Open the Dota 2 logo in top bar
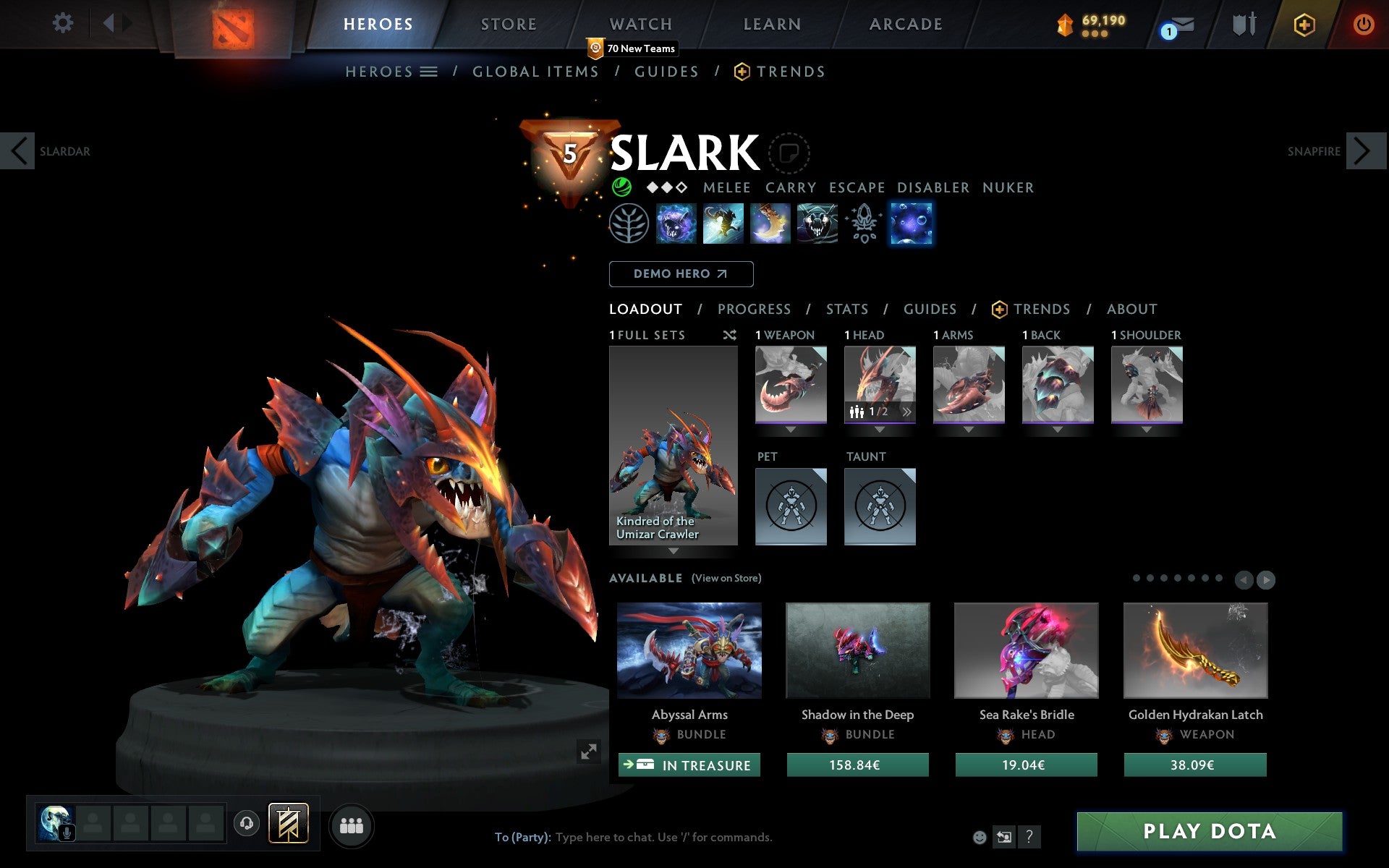1389x868 pixels. [231, 24]
